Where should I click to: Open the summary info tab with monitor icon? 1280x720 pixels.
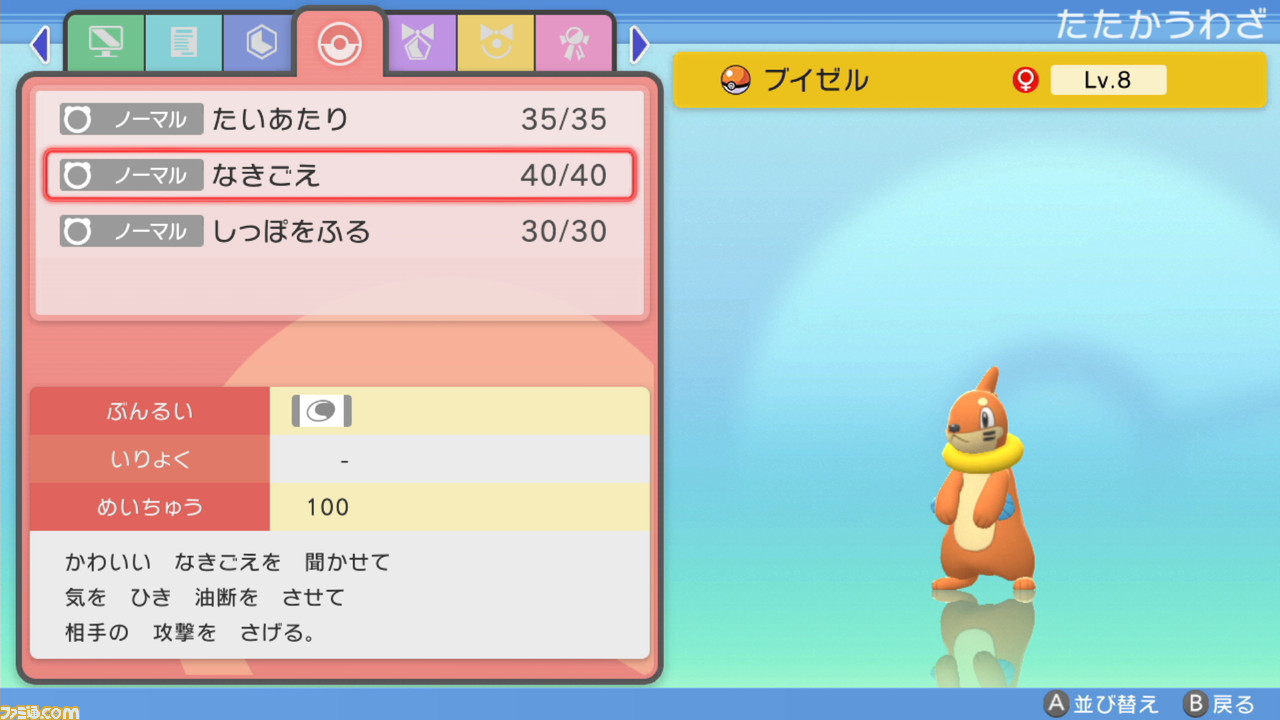tap(104, 43)
